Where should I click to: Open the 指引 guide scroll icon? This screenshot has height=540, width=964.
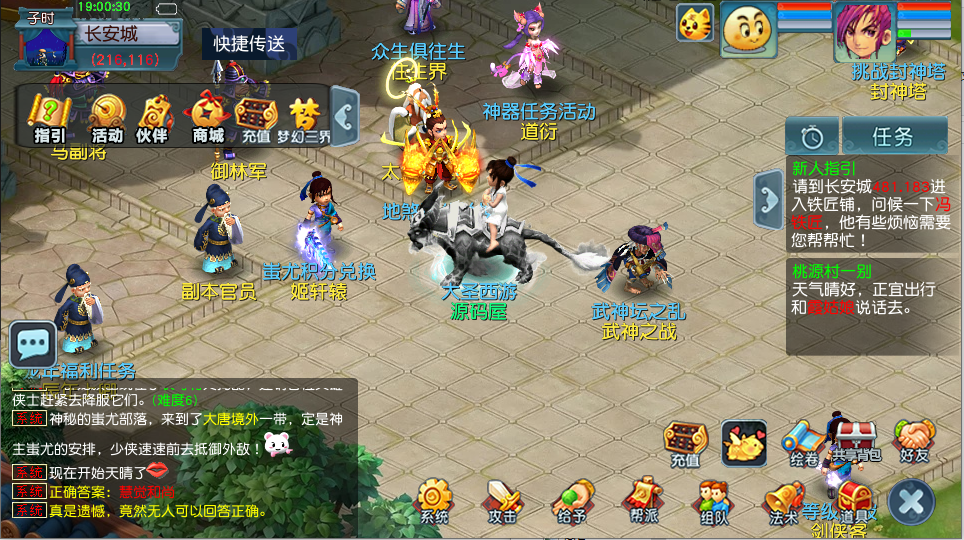[x=49, y=117]
